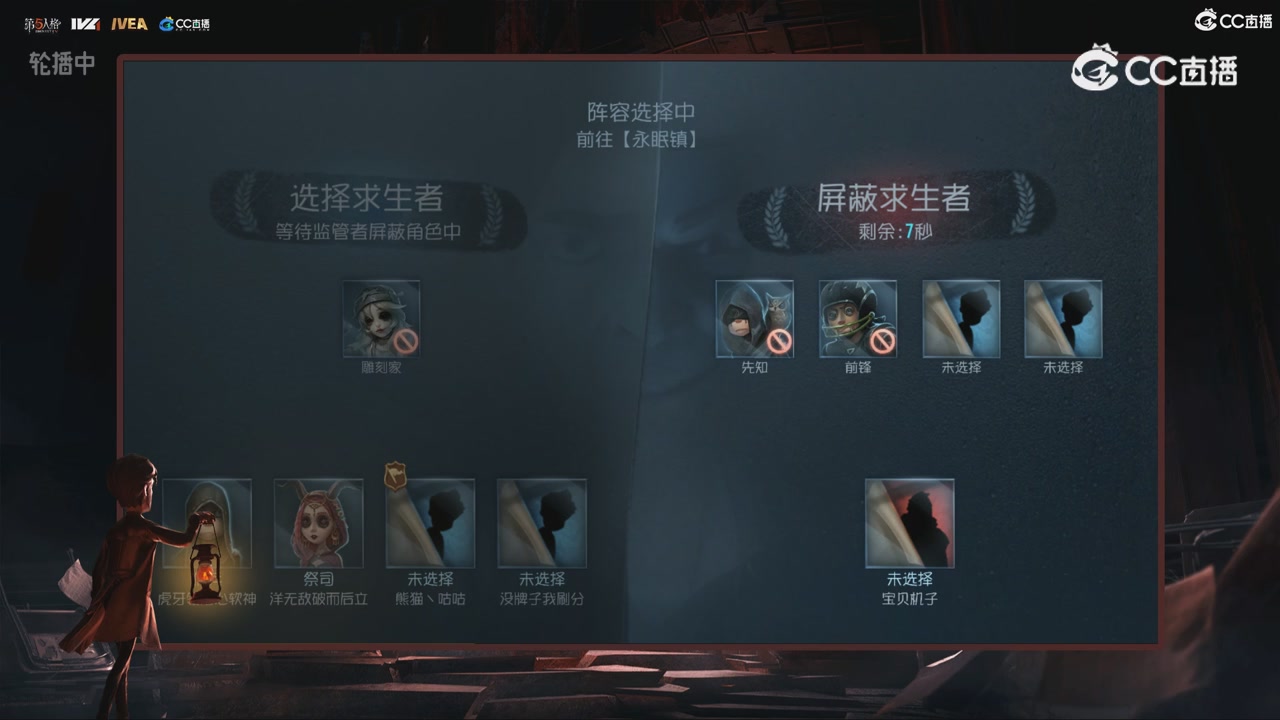Click the banned 先知 survivor portrait

[754, 318]
